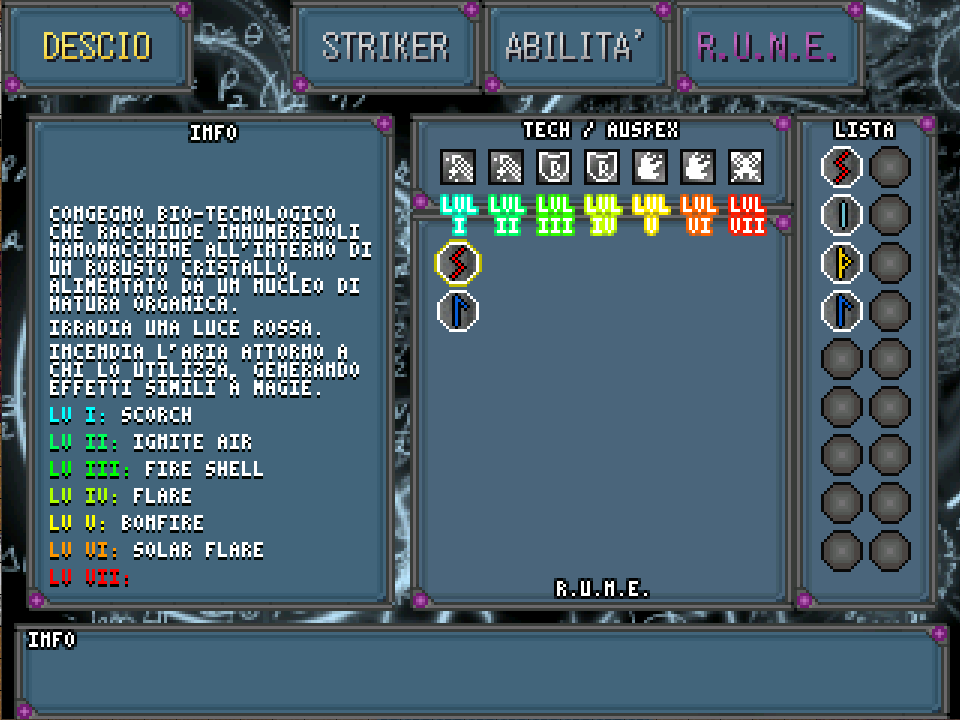
Task: Open the STRIKER tab
Action: point(385,47)
